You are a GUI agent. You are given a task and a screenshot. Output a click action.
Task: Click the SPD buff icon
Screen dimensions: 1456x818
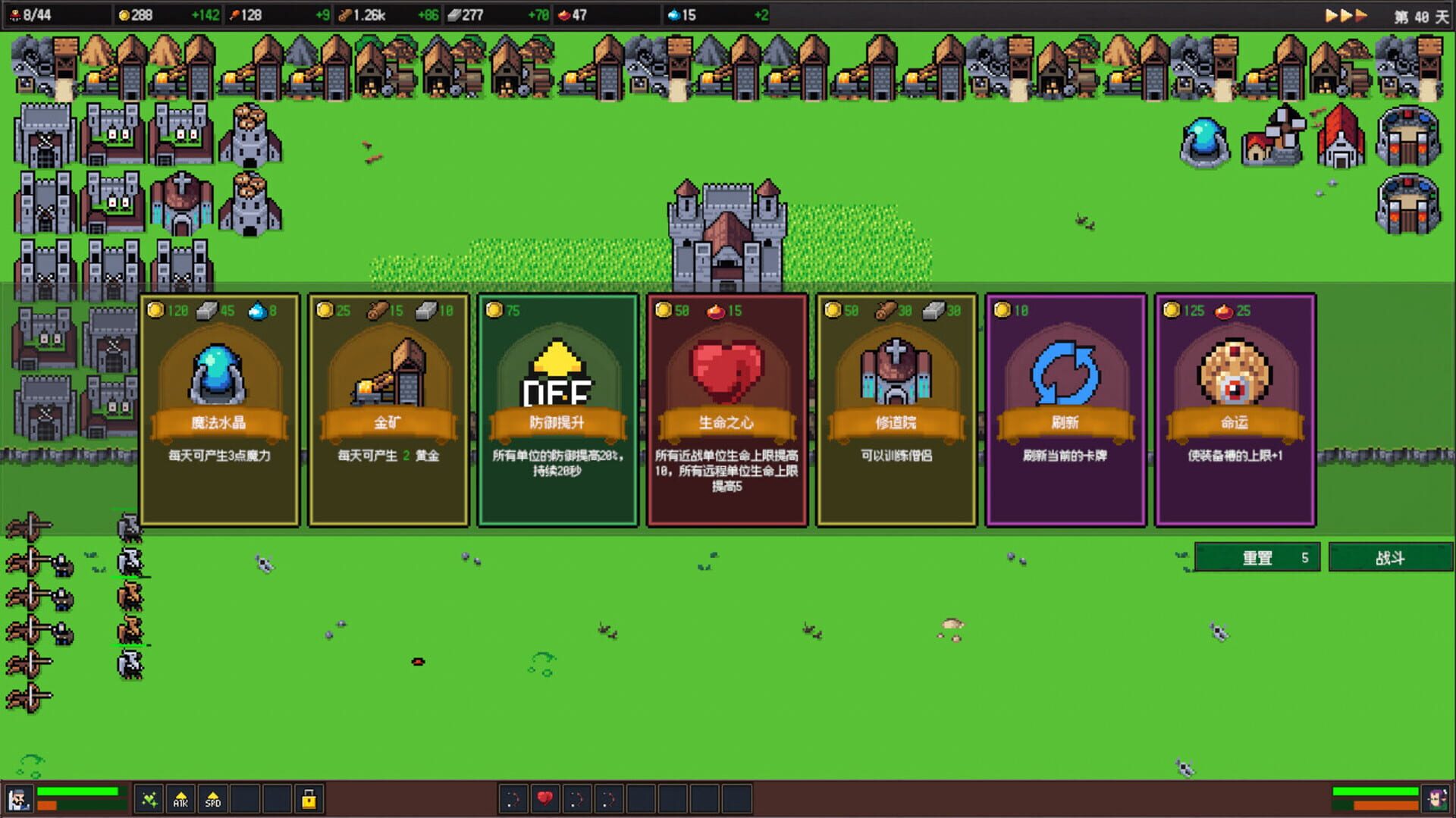point(213,800)
